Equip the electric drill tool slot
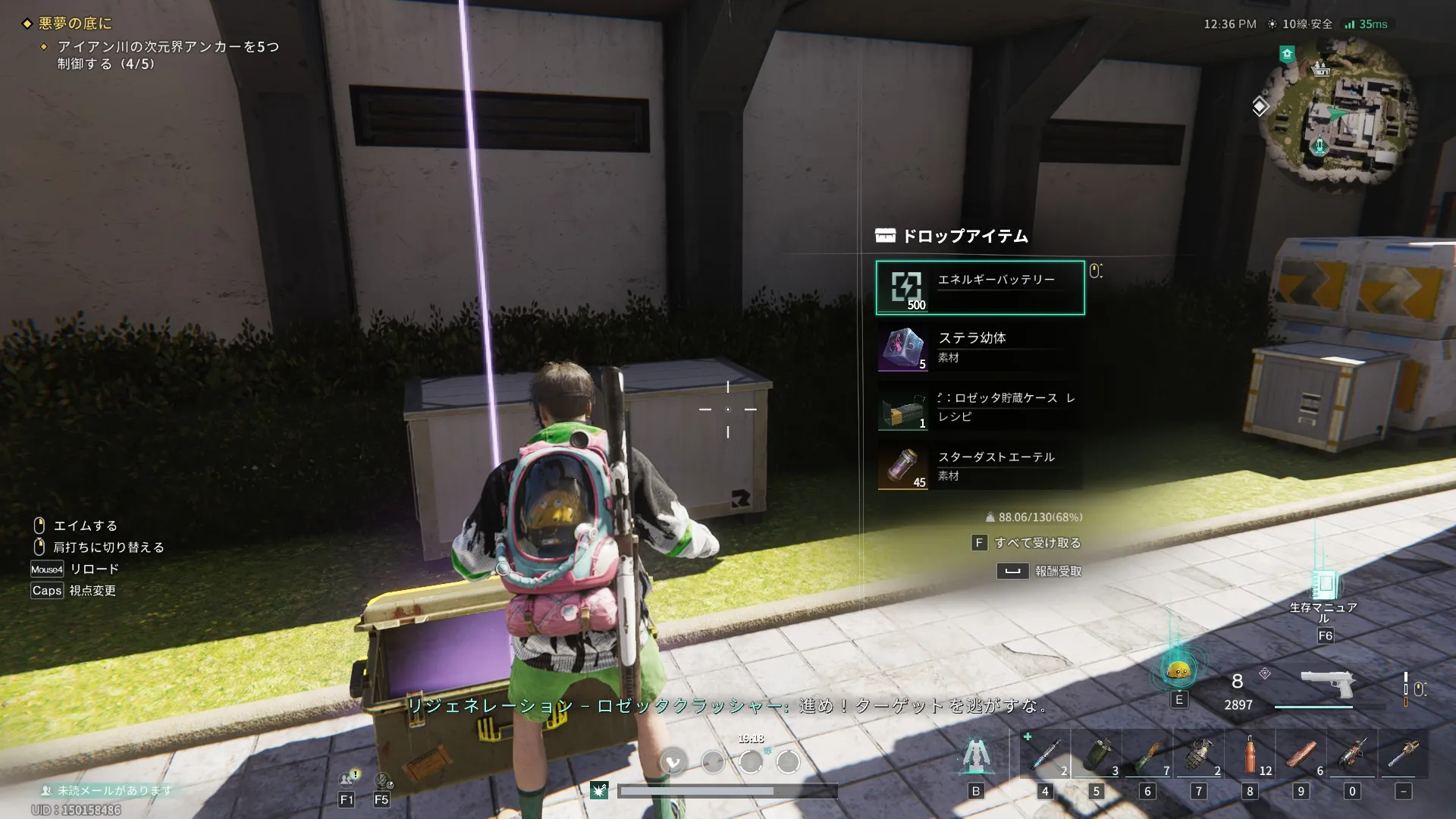Image resolution: width=1456 pixels, height=819 pixels. (x=1352, y=754)
